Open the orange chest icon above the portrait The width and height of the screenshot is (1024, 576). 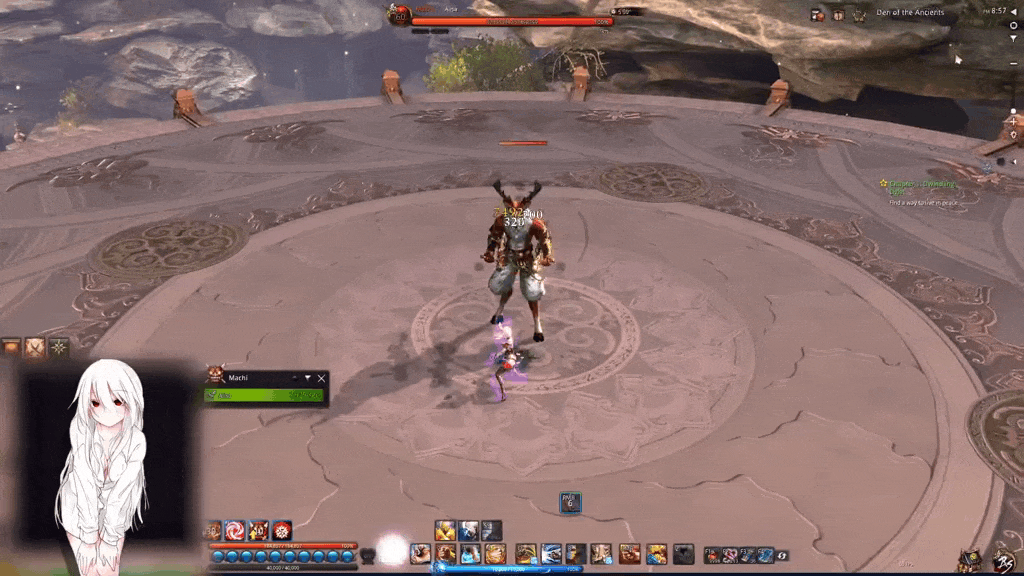click(11, 347)
